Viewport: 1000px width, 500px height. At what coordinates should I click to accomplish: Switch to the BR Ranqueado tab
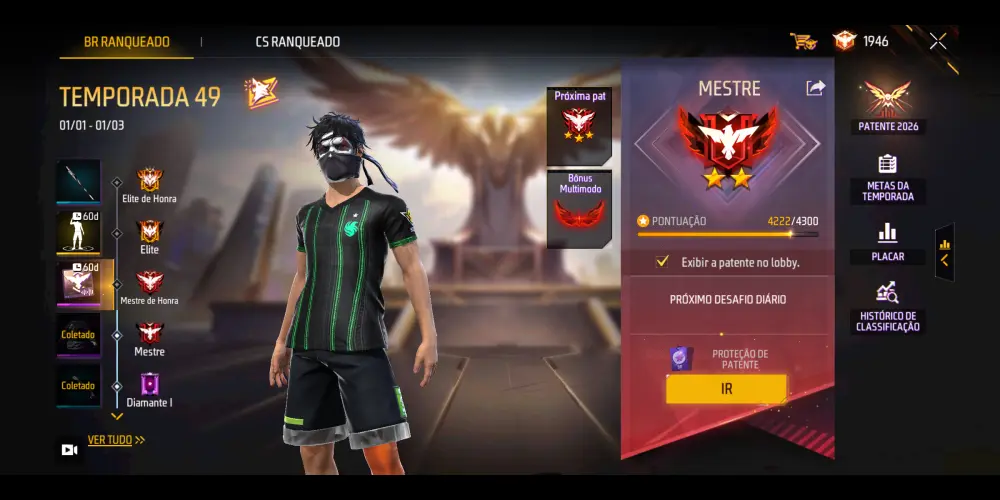[x=126, y=42]
